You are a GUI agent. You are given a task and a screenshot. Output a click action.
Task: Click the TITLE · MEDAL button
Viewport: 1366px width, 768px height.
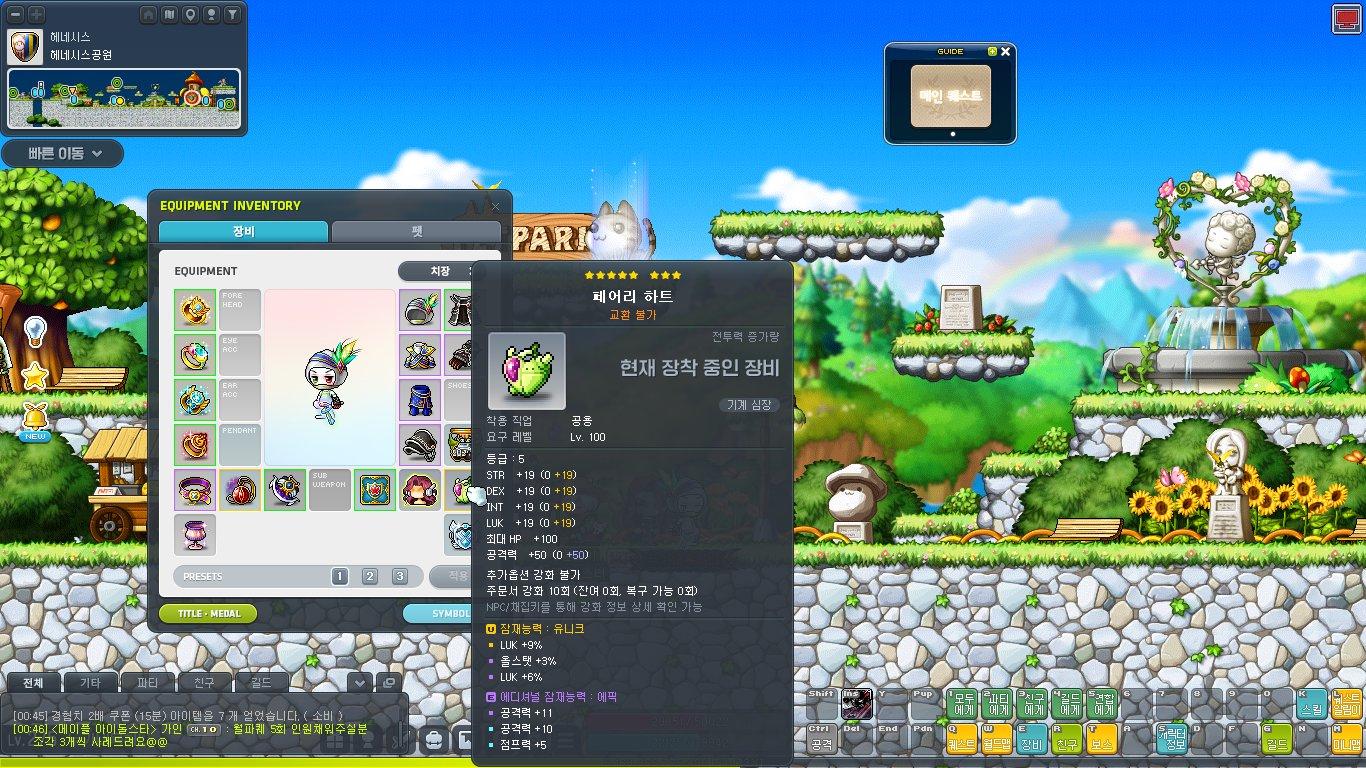[207, 613]
